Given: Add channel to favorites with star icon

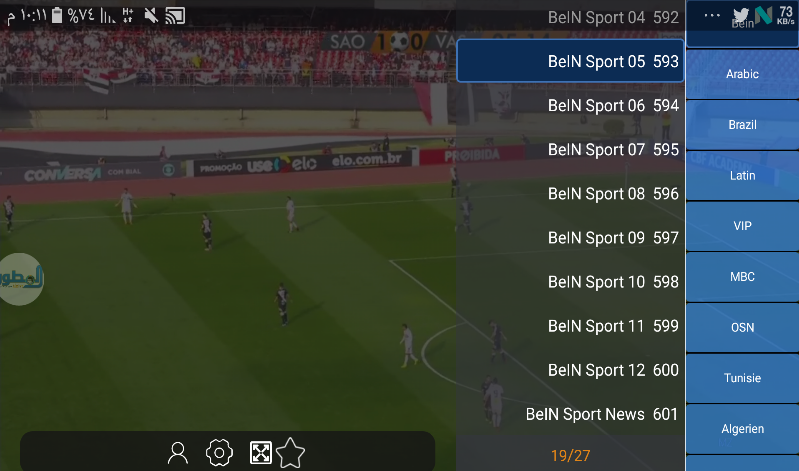Looking at the screenshot, I should click(291, 453).
